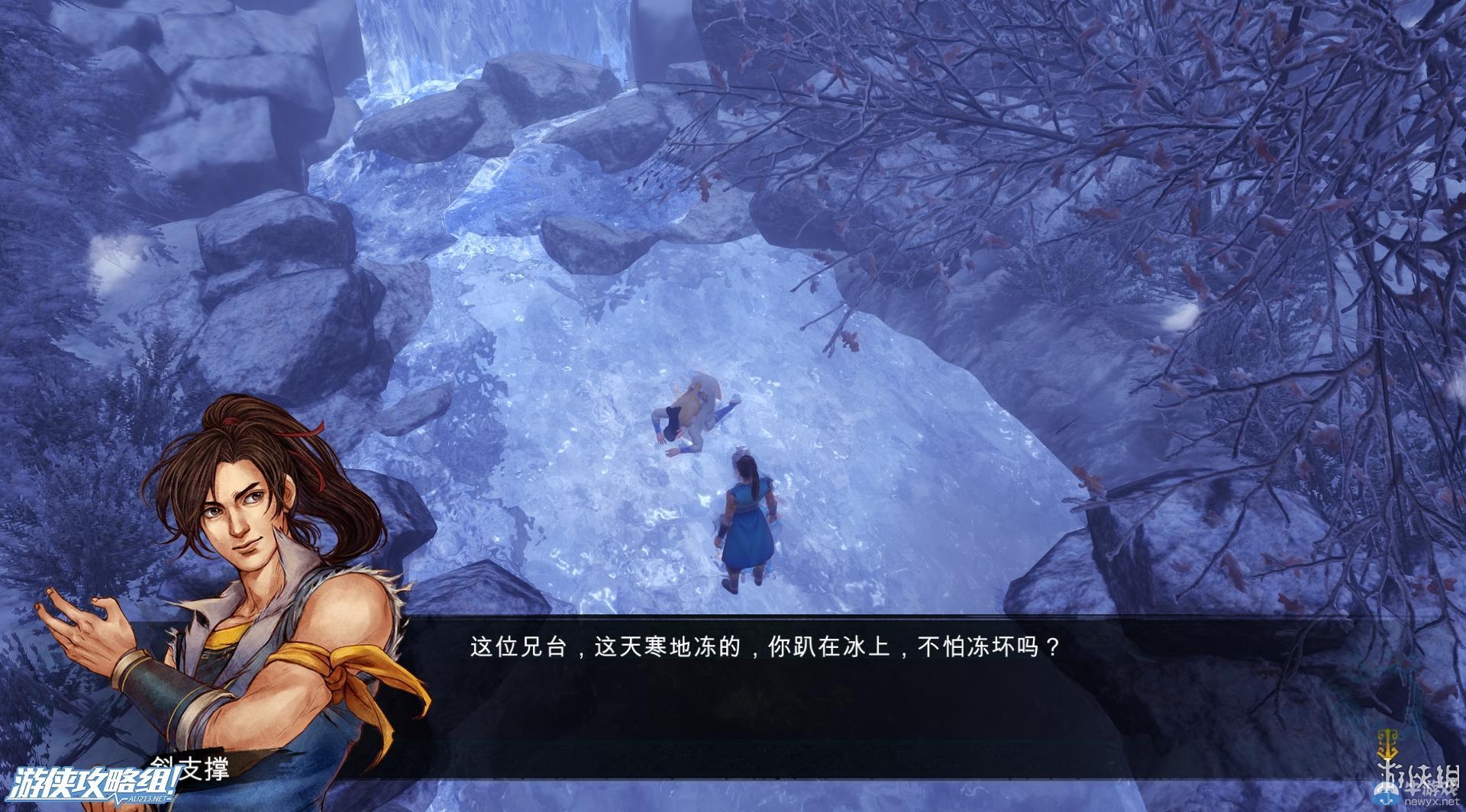Click the portrait's raised hand gesture
The height and width of the screenshot is (812, 1466).
coord(84,626)
